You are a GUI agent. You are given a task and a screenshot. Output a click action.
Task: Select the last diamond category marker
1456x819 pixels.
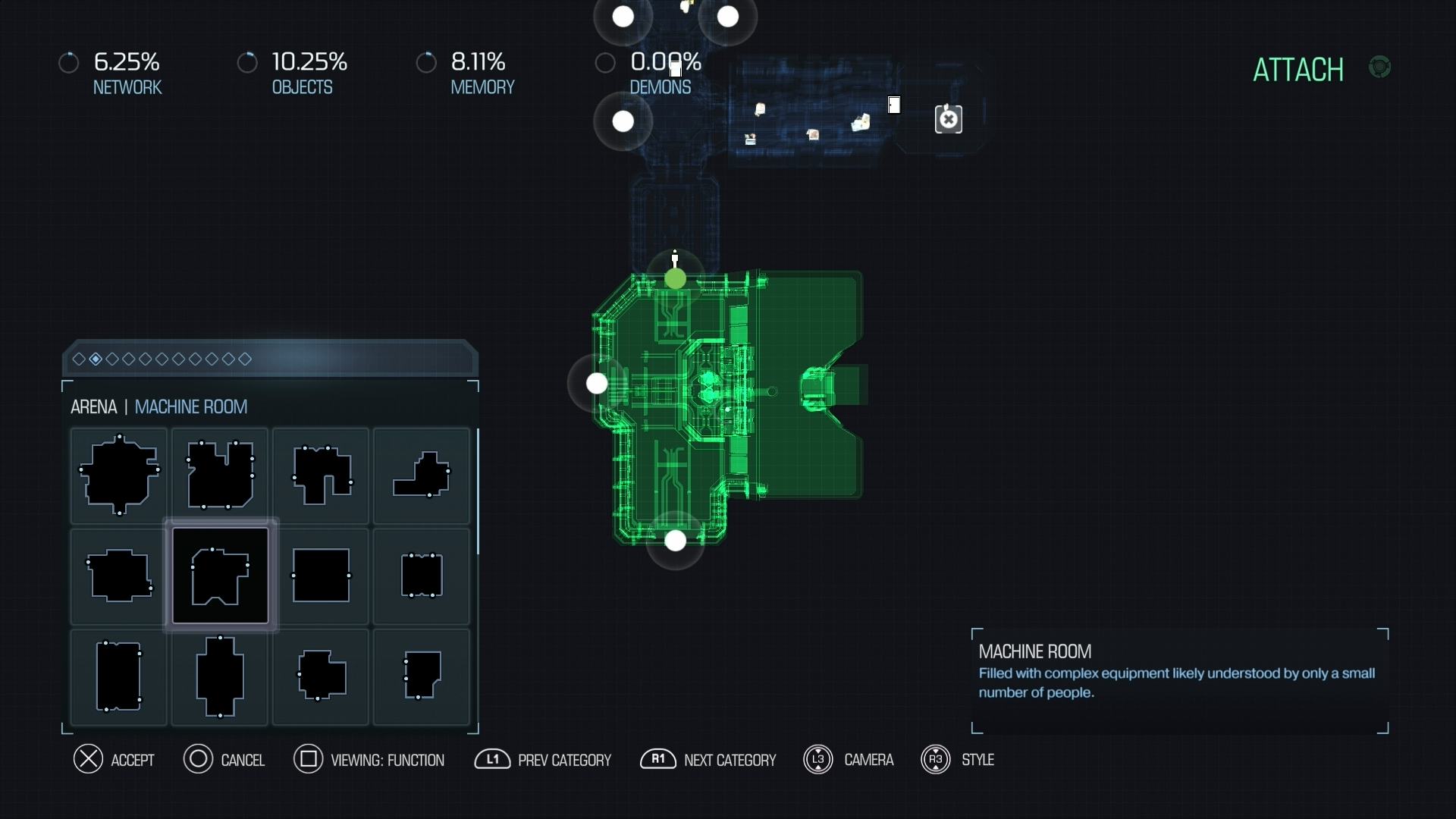point(246,359)
